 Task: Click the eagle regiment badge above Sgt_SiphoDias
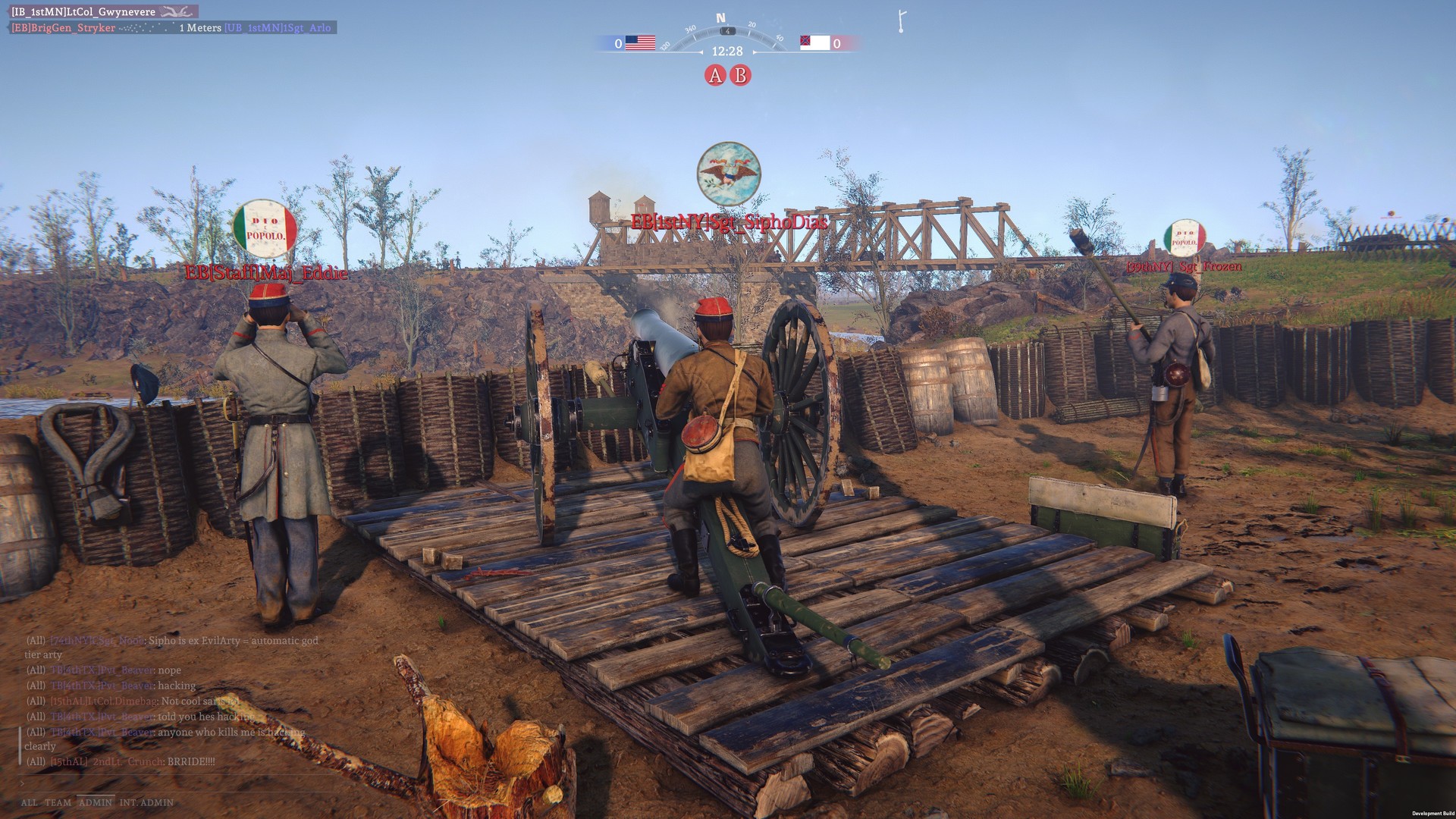pyautogui.click(x=727, y=174)
